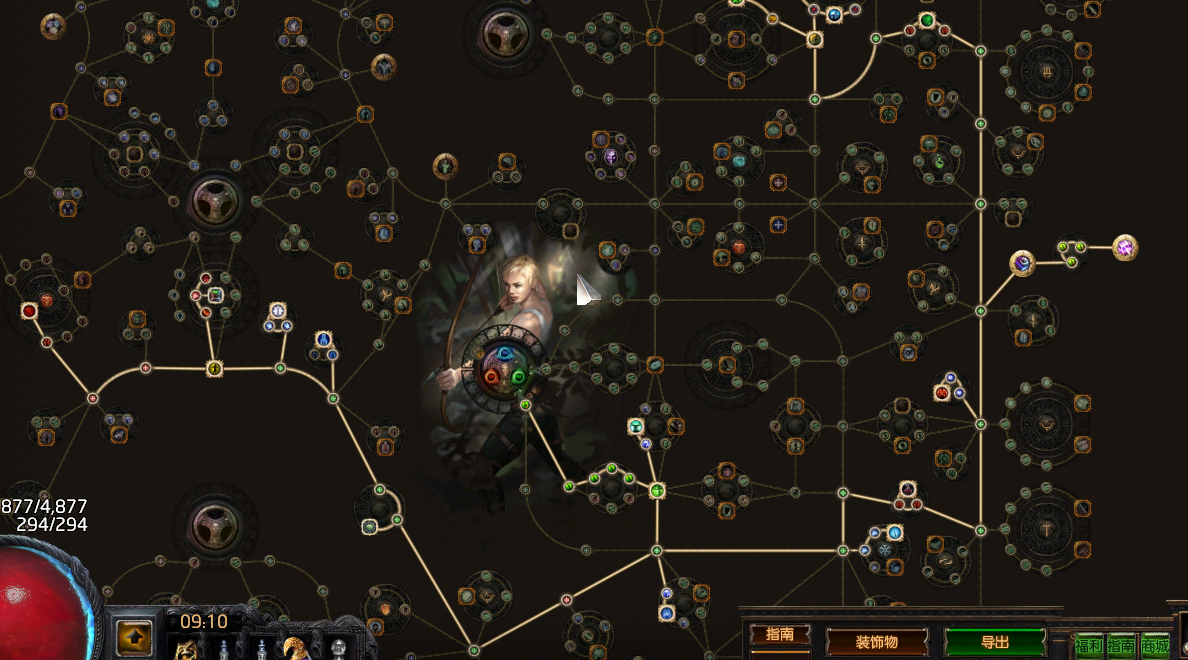This screenshot has width=1188, height=660.
Task: Open the orange 指南 guide button
Action: [x=780, y=634]
